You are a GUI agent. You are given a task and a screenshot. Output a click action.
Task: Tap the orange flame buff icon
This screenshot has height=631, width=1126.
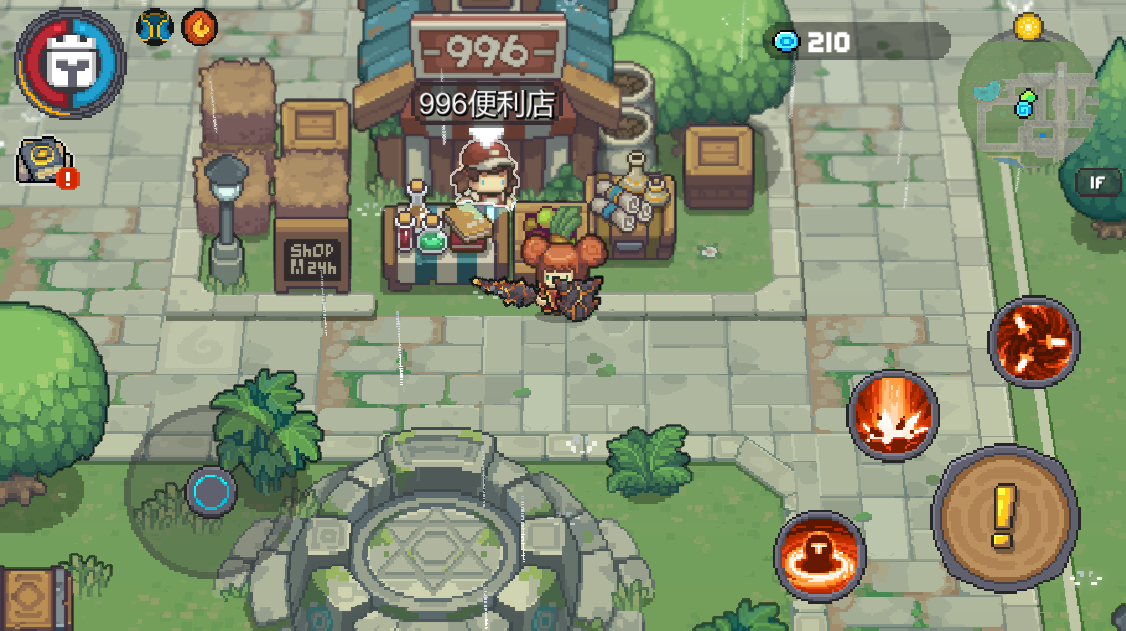click(198, 27)
